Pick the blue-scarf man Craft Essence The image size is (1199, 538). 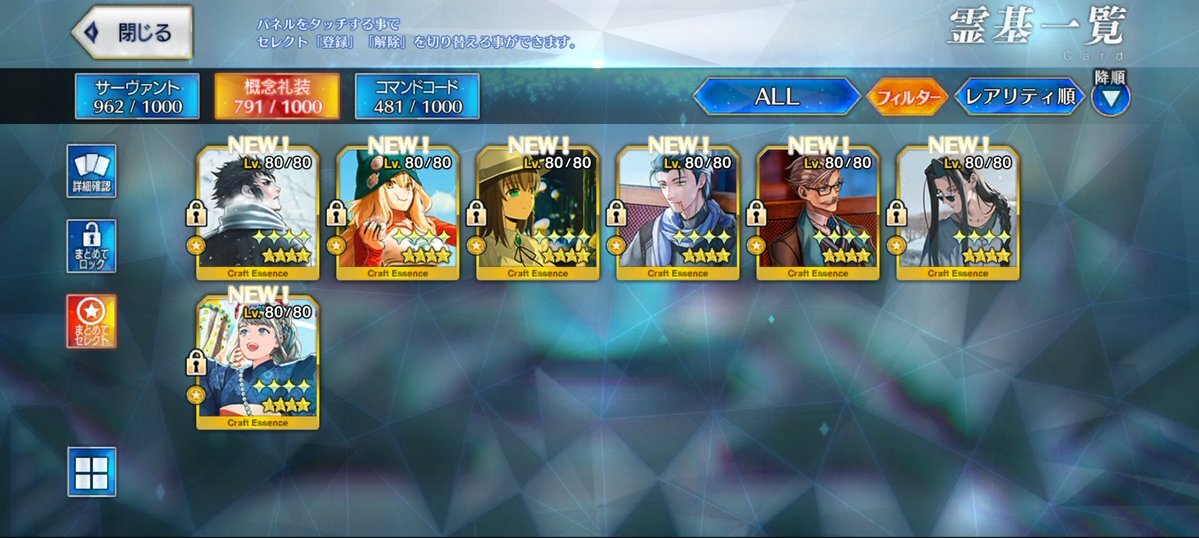click(x=678, y=213)
